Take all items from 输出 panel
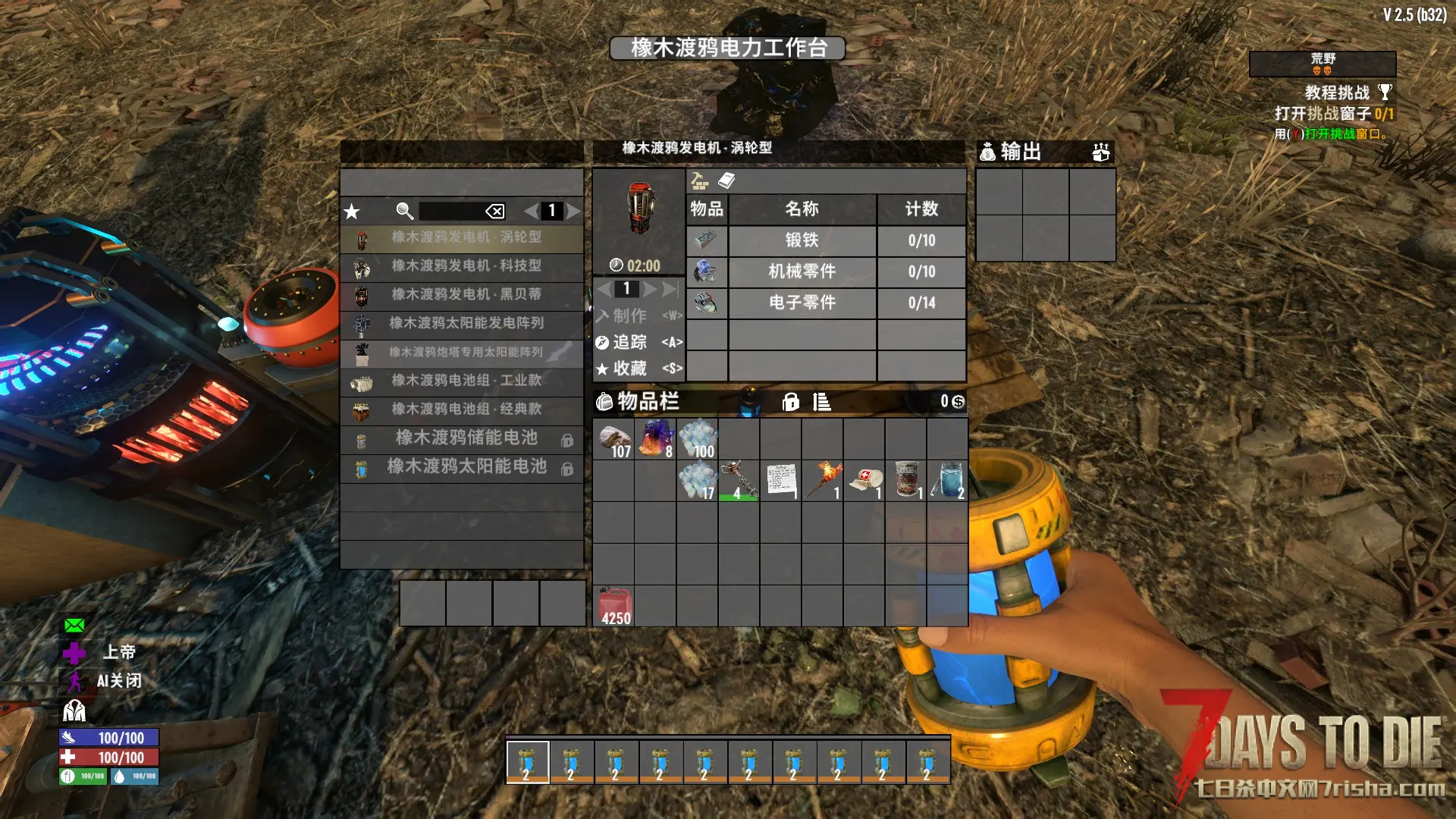The height and width of the screenshot is (819, 1456). coord(1100,152)
